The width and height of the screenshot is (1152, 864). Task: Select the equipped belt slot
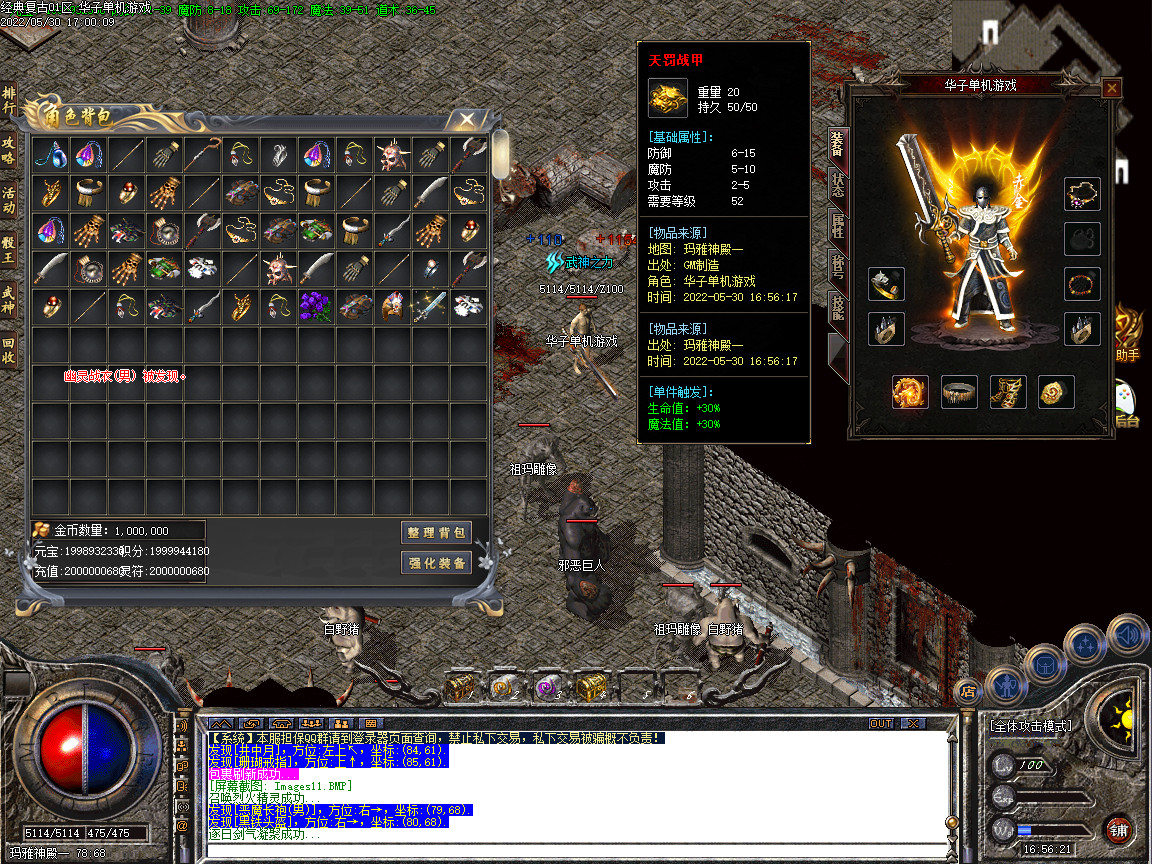[x=960, y=392]
